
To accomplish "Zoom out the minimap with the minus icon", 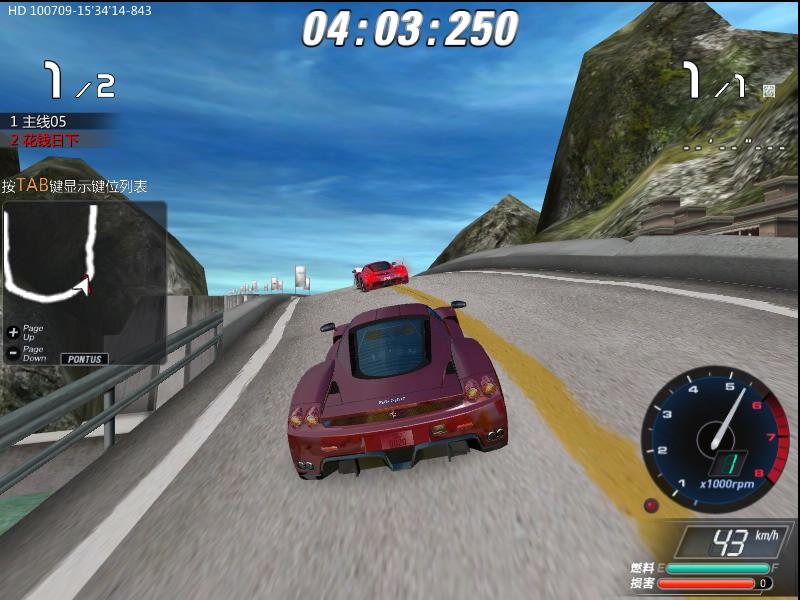I will click(13, 352).
